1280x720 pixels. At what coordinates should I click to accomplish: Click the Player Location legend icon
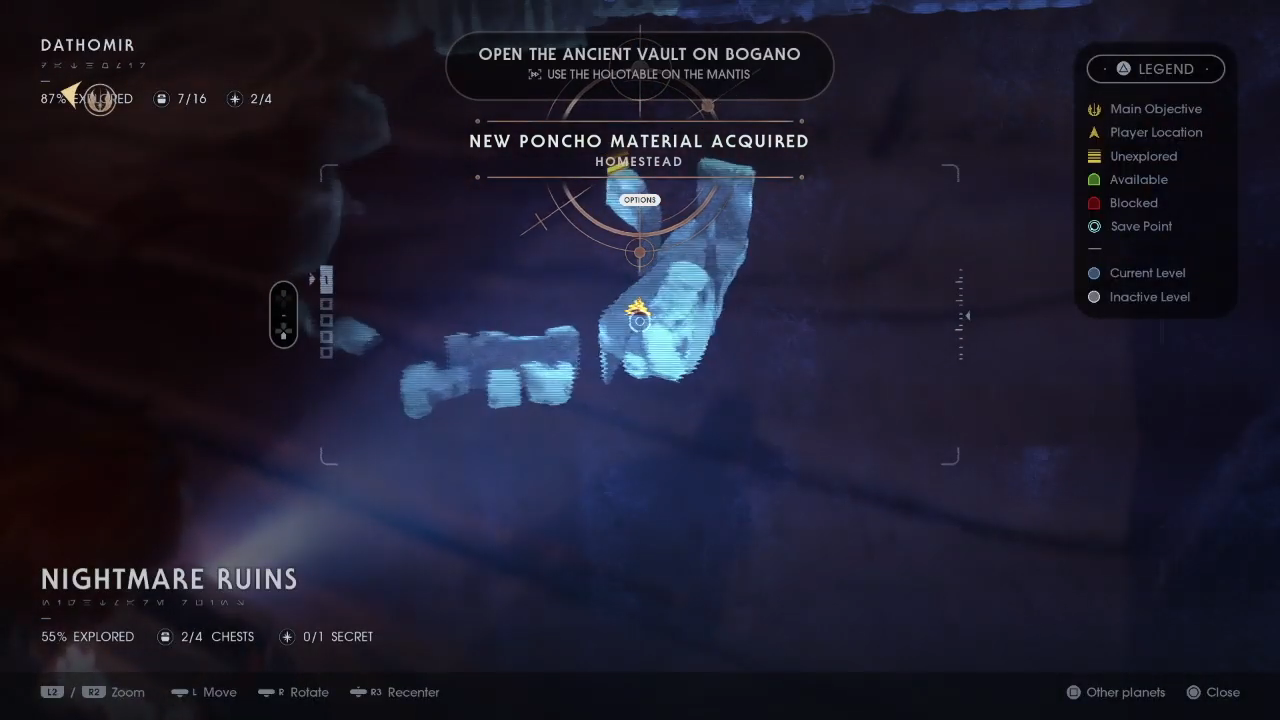[1094, 132]
